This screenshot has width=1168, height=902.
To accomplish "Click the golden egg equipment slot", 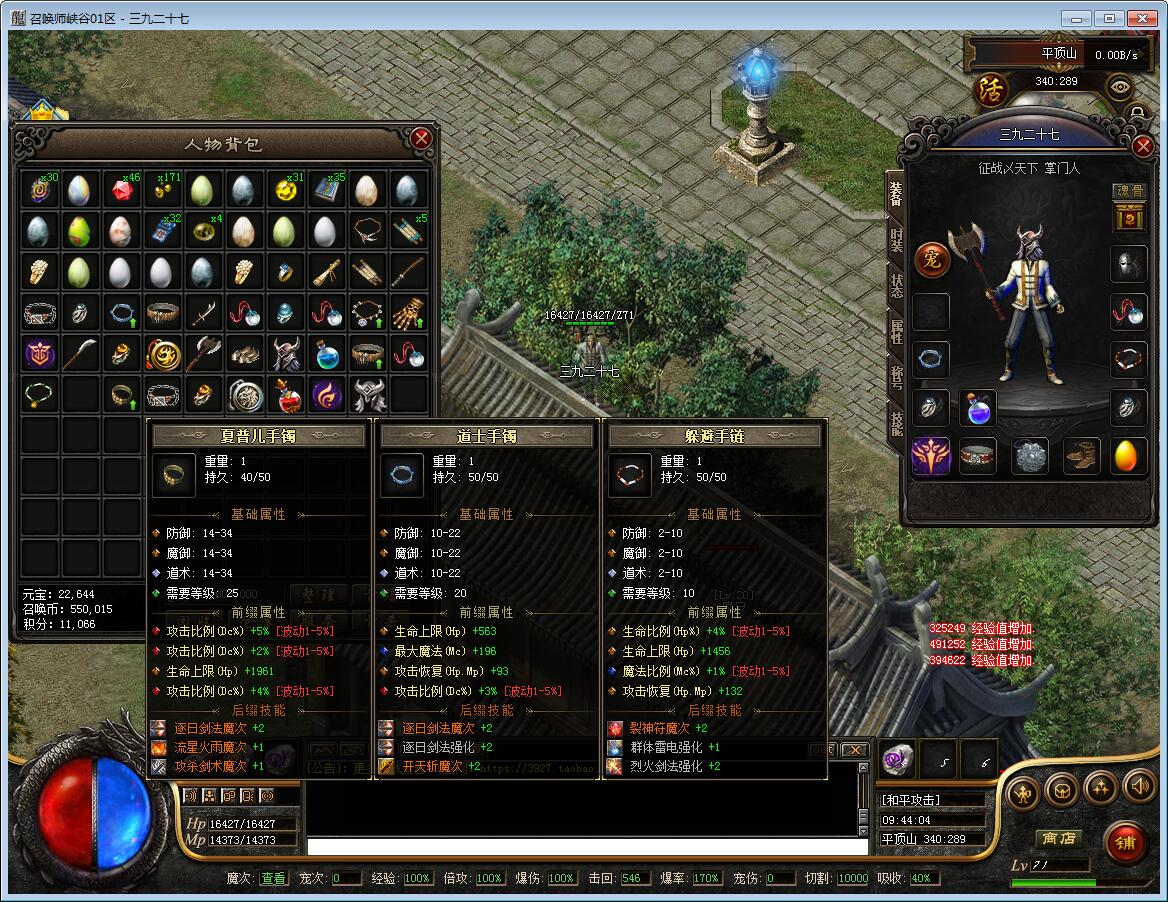I will pos(1128,456).
